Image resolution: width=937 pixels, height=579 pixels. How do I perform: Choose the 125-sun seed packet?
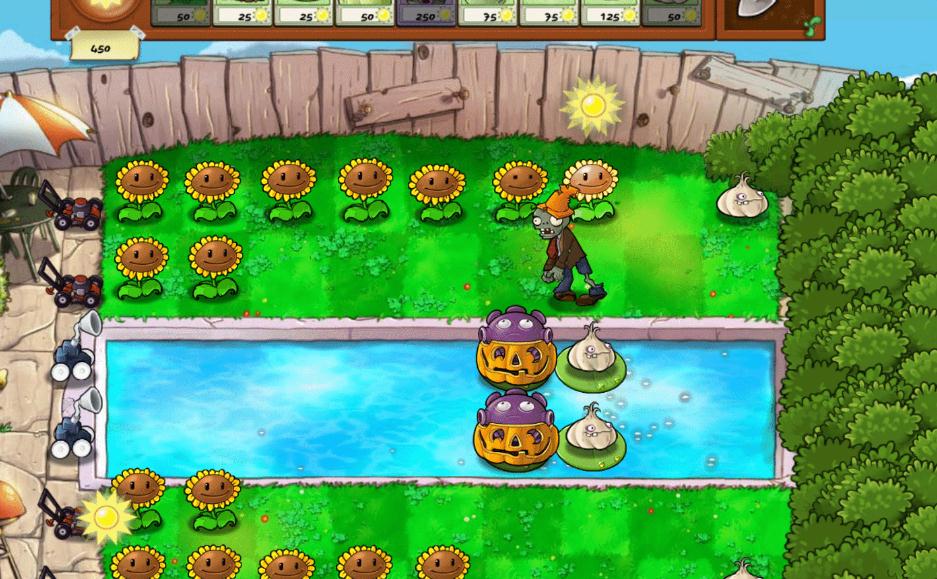[x=609, y=10]
